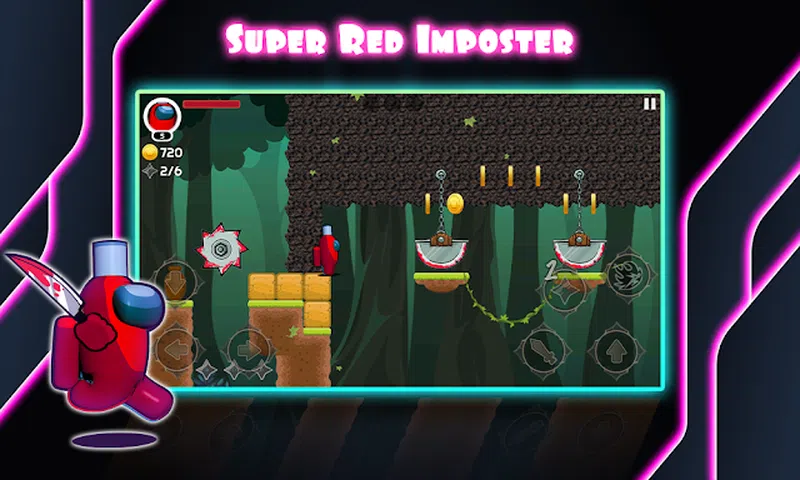Tap the move-right arrow control

click(x=246, y=349)
